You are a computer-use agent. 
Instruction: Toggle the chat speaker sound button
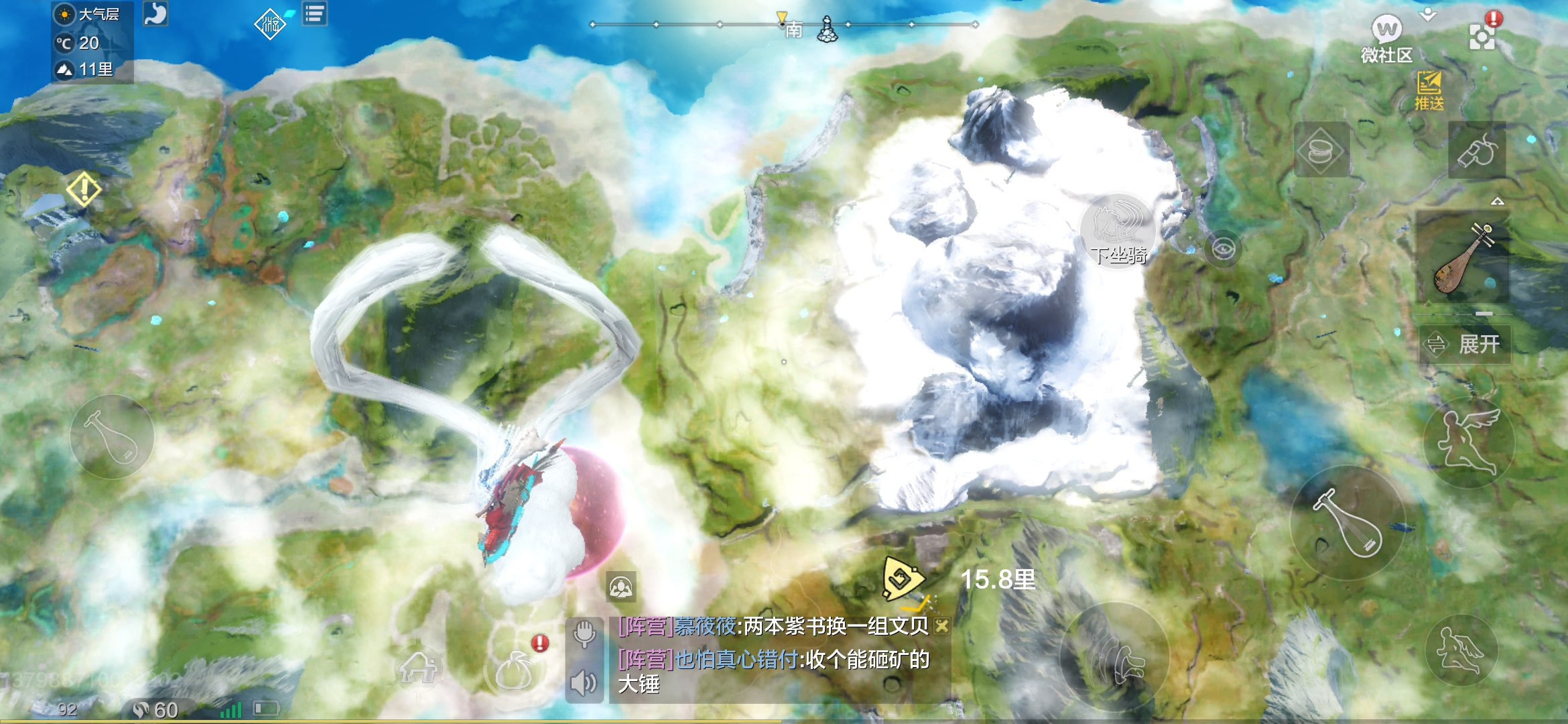coord(584,683)
